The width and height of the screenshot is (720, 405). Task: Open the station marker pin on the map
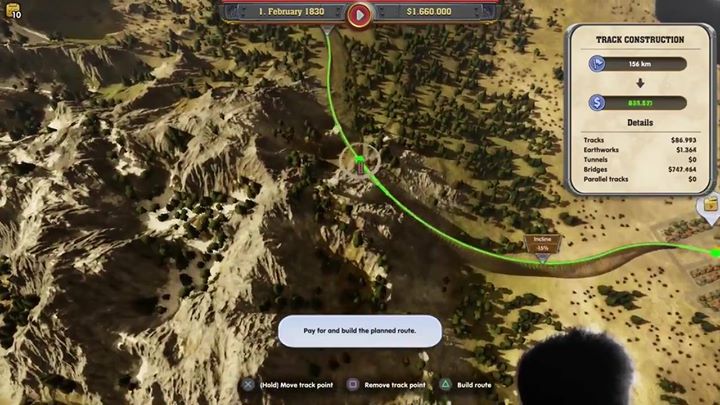709,207
